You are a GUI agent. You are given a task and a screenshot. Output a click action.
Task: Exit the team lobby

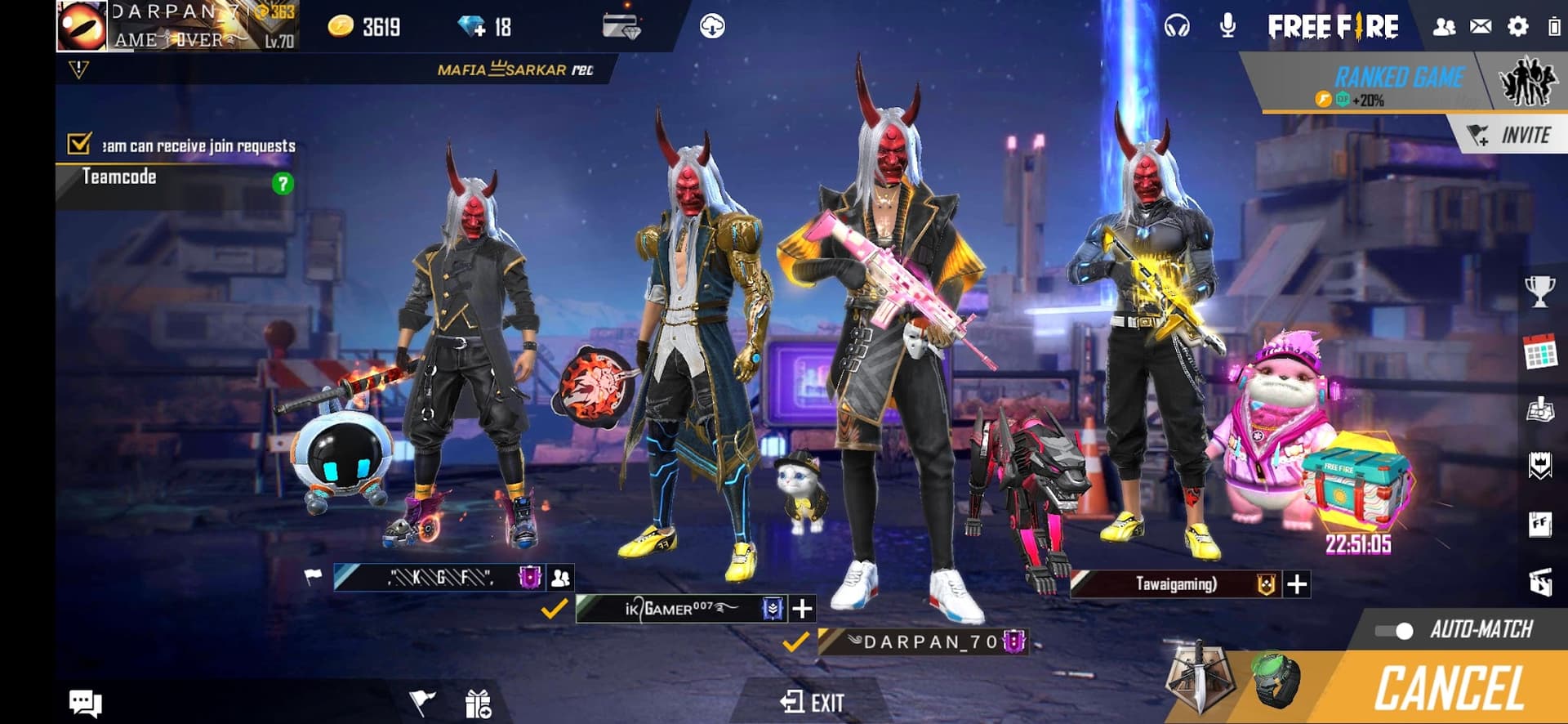point(812,702)
